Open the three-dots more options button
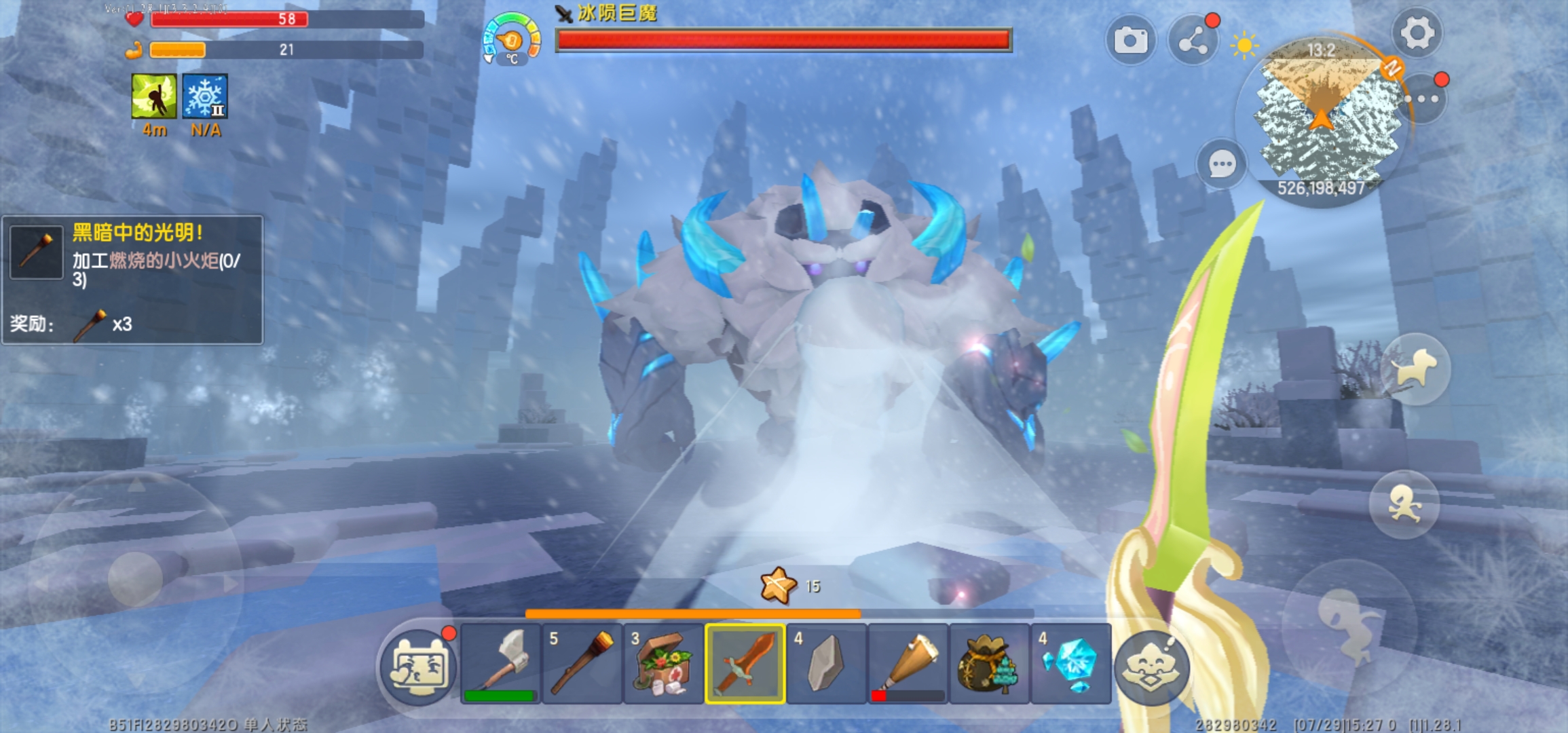The image size is (1568, 733). 1422,99
